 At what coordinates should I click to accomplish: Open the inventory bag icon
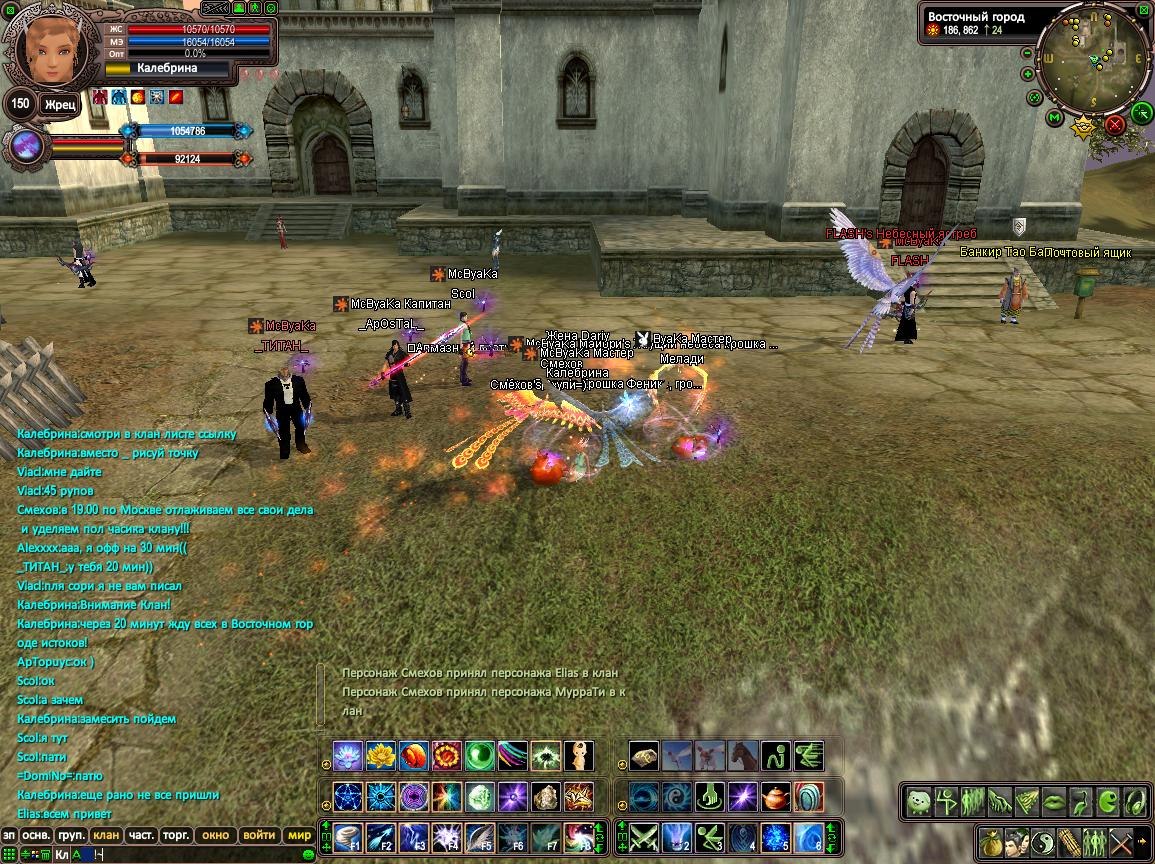[x=991, y=840]
